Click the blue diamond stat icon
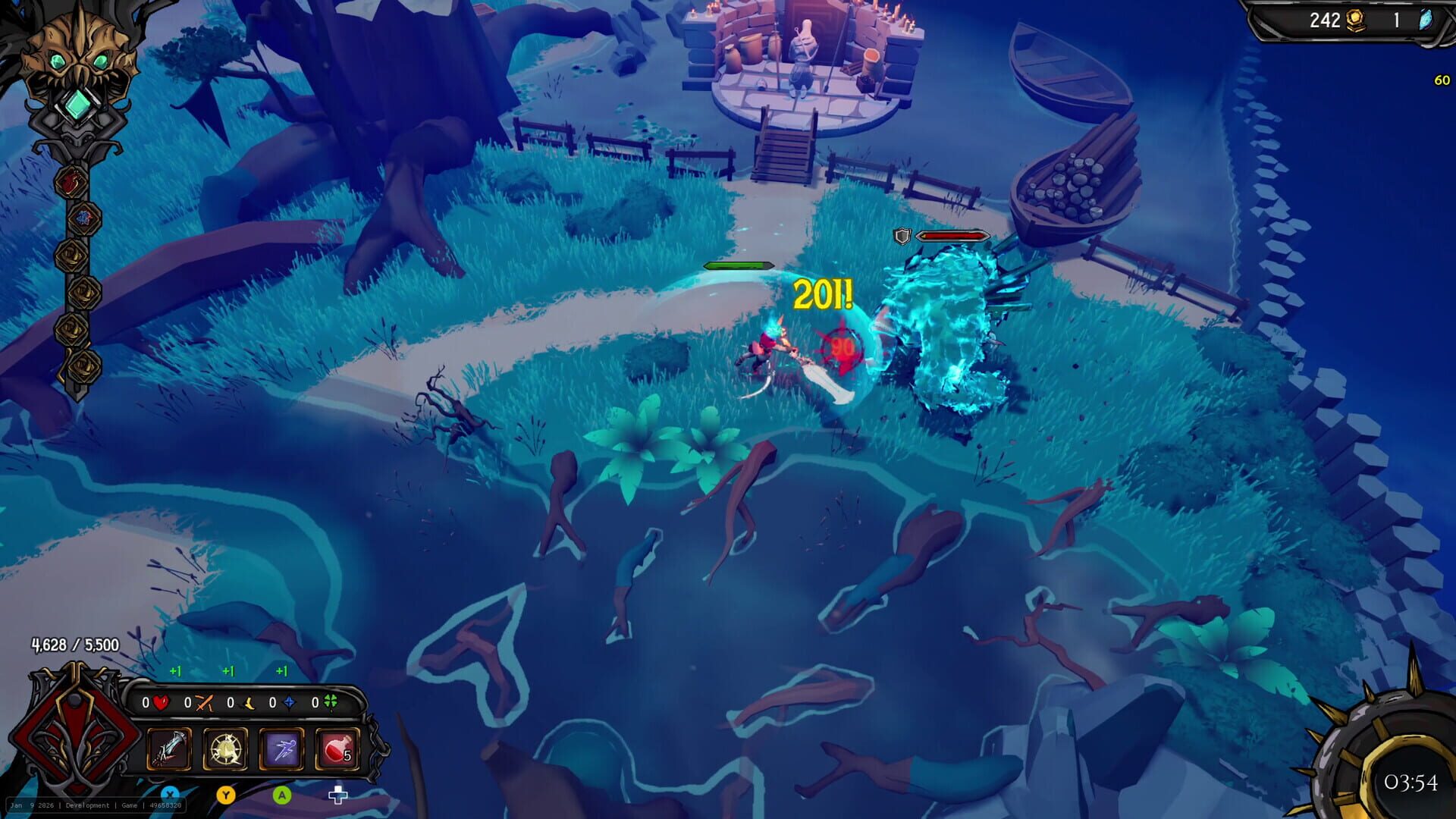Image resolution: width=1456 pixels, height=819 pixels. pos(290,703)
